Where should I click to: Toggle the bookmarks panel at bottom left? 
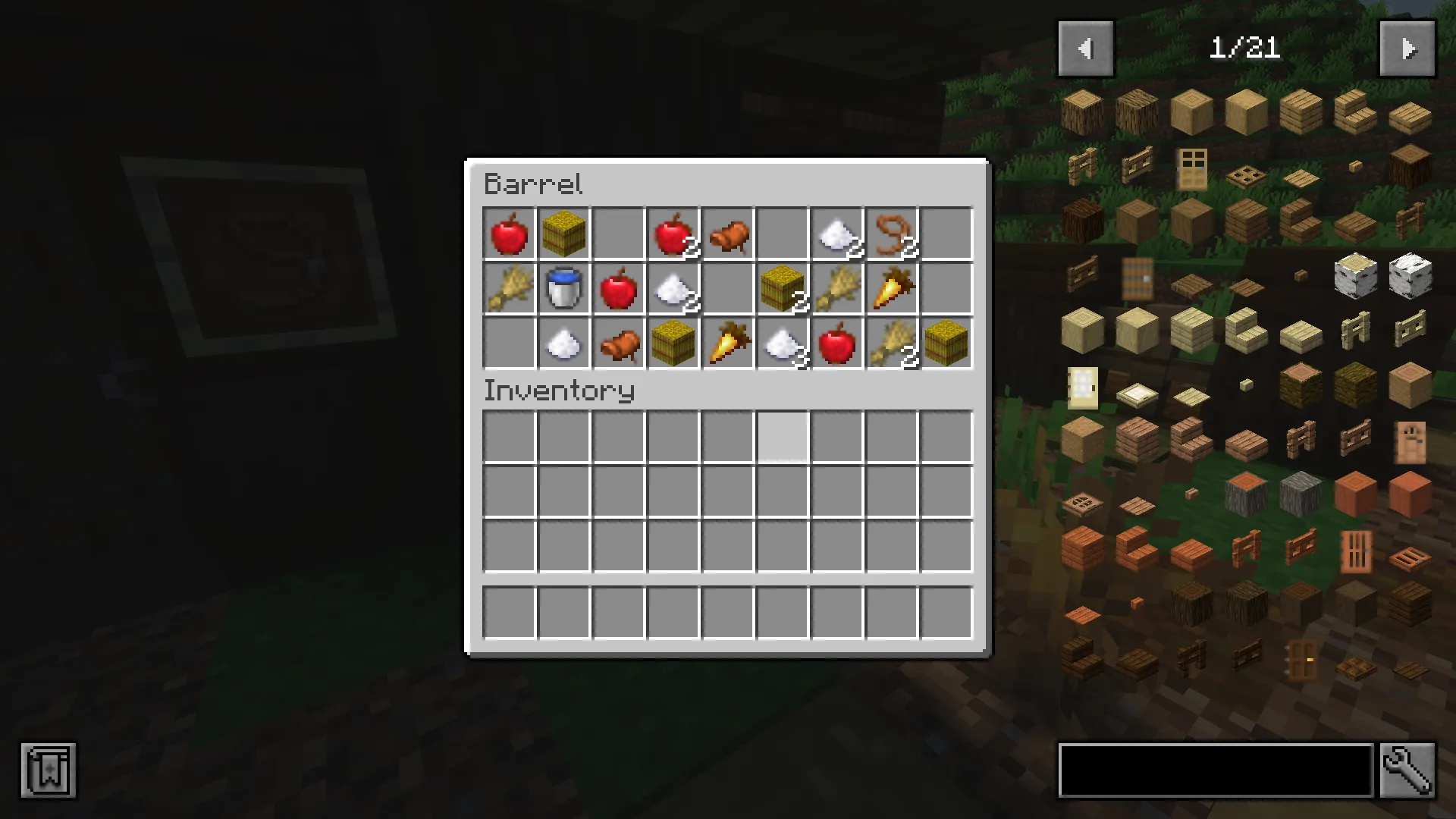coord(49,770)
